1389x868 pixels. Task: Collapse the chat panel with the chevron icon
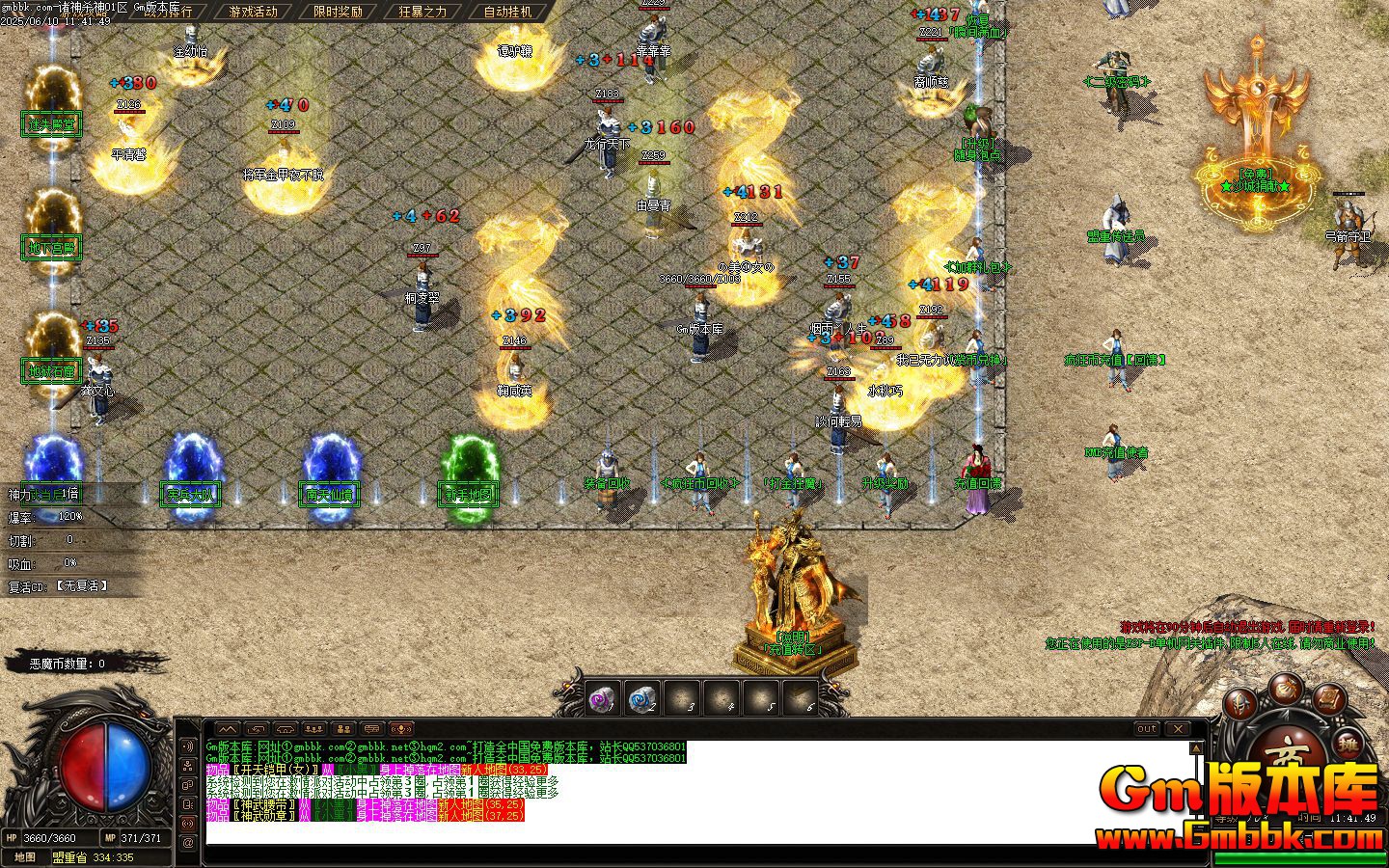click(229, 729)
